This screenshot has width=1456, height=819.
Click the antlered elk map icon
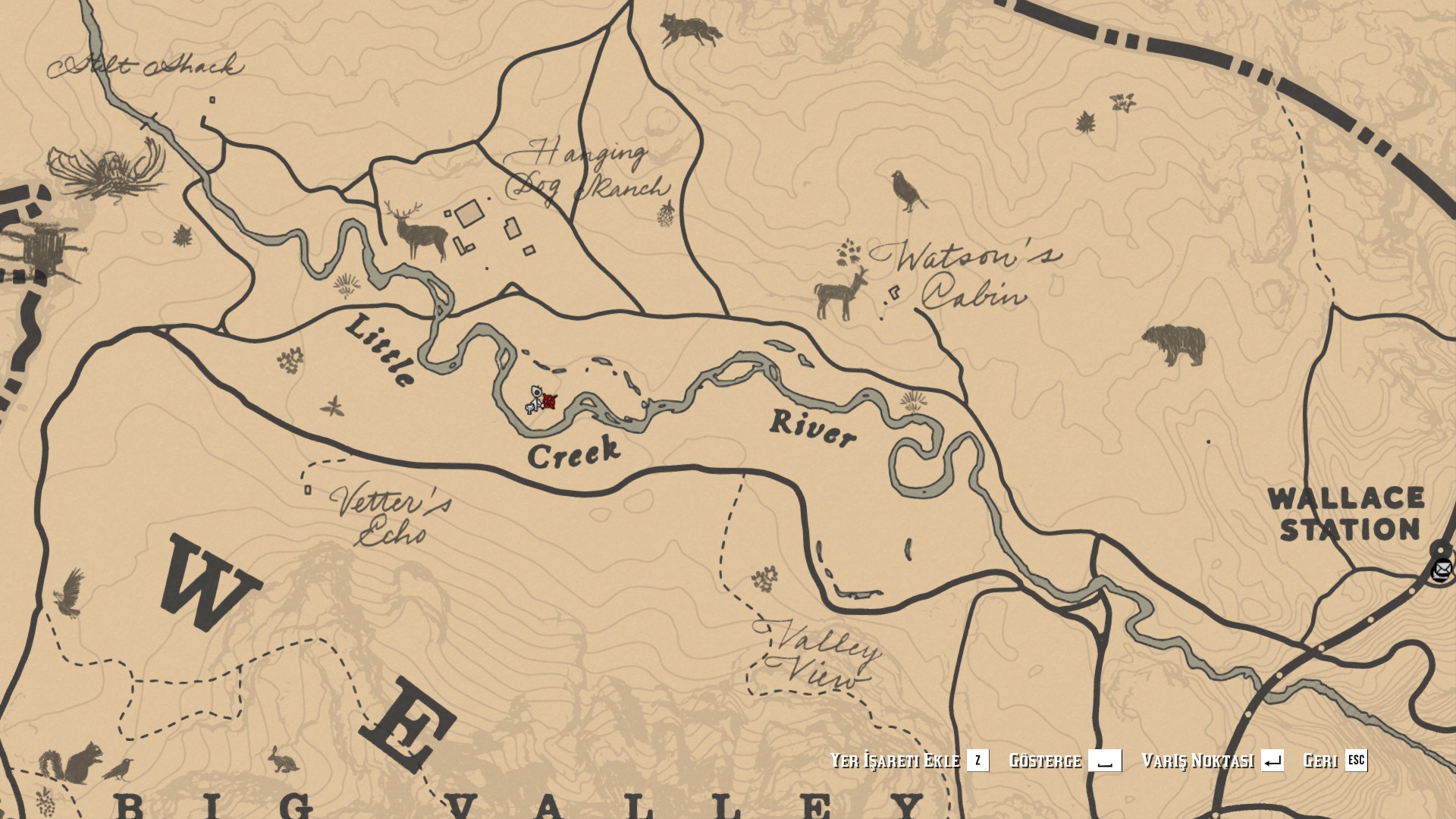(416, 231)
